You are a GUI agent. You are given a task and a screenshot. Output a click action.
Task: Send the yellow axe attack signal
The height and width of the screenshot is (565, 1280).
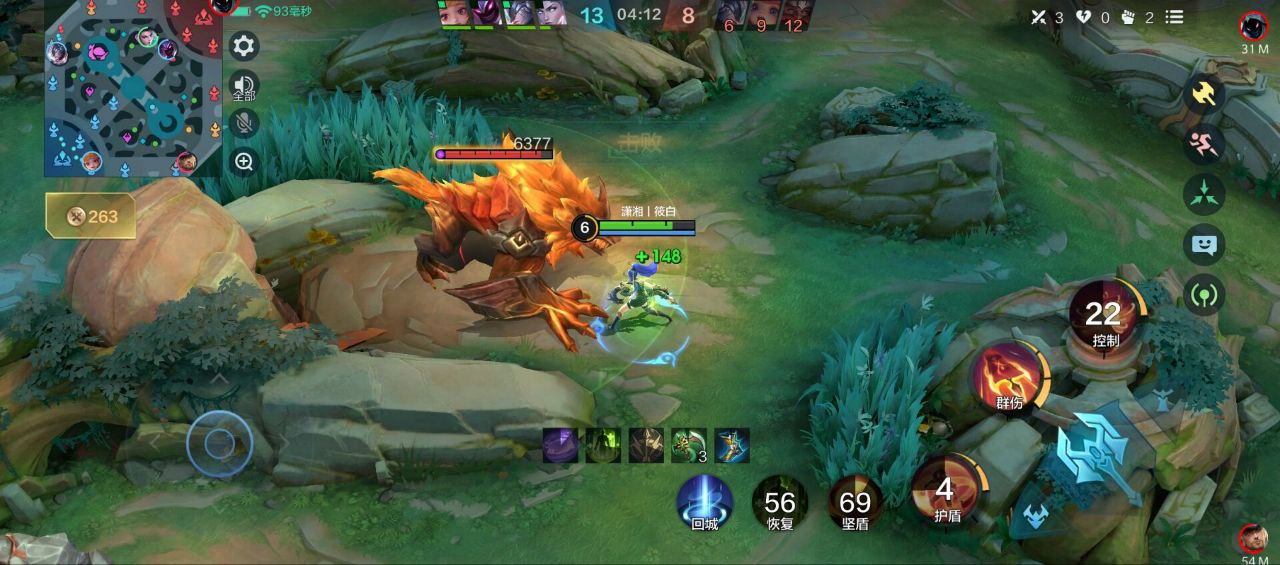[x=1204, y=95]
